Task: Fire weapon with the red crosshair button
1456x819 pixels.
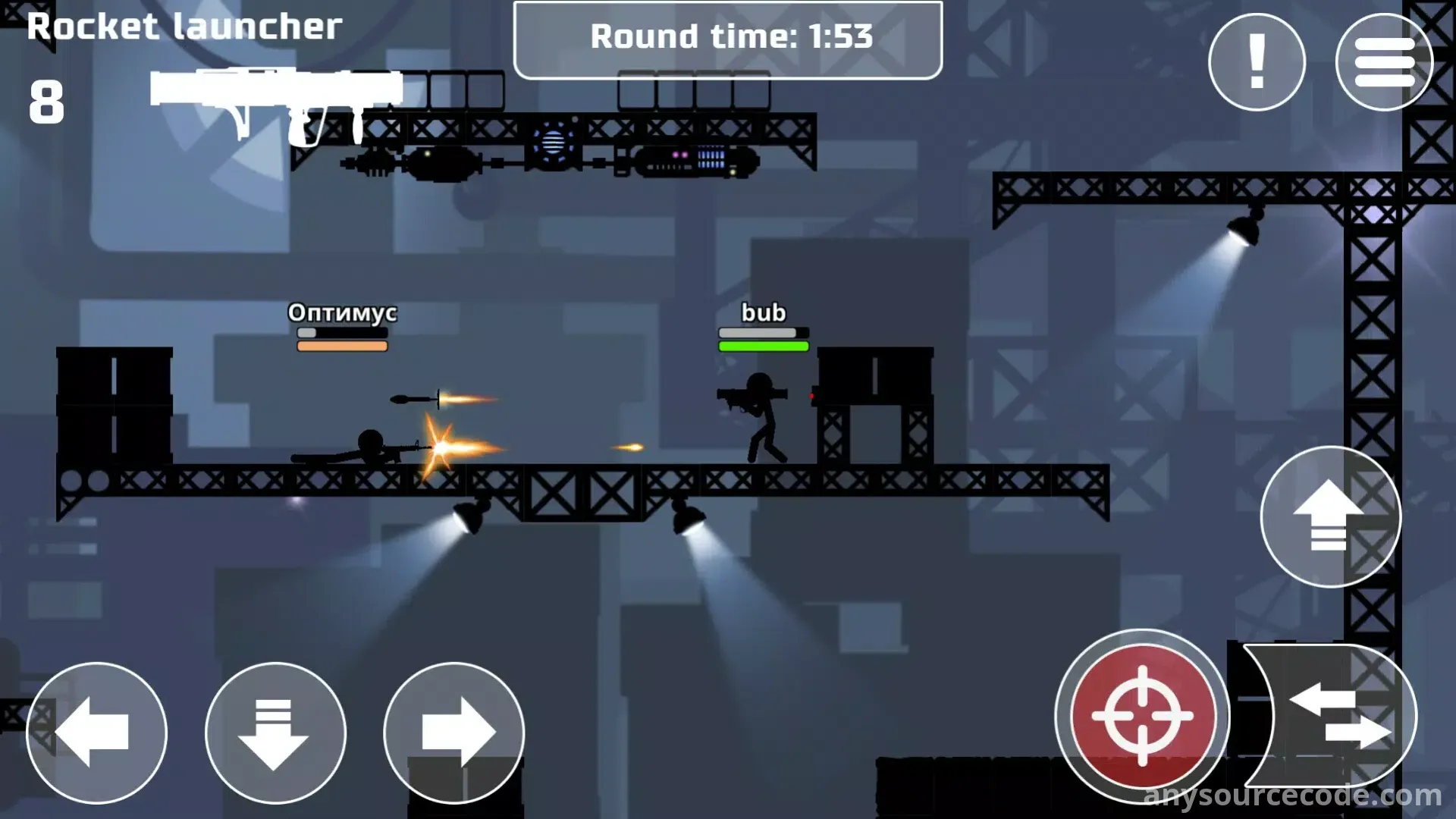Action: [x=1142, y=716]
